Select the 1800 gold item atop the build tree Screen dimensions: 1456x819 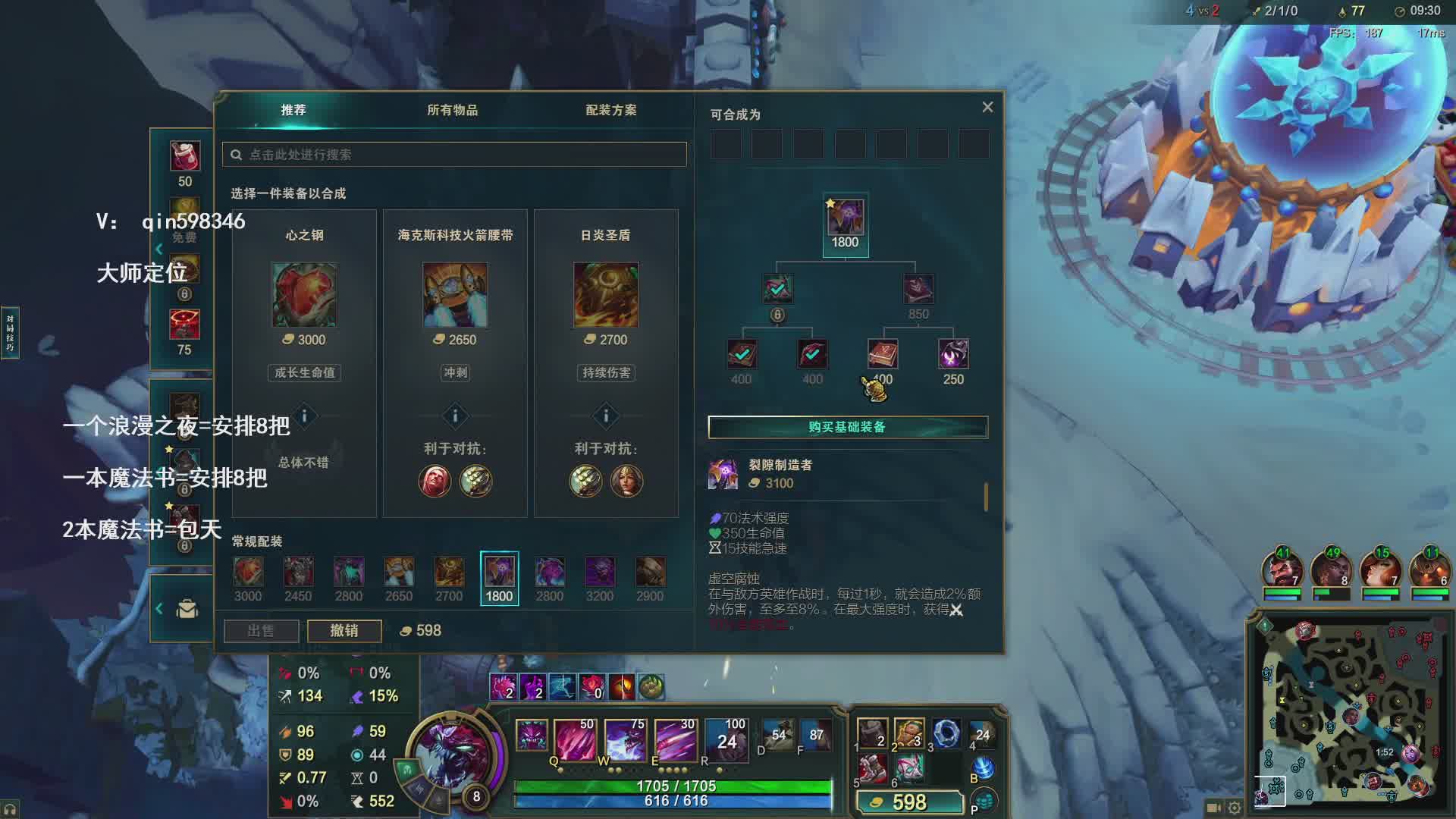845,219
